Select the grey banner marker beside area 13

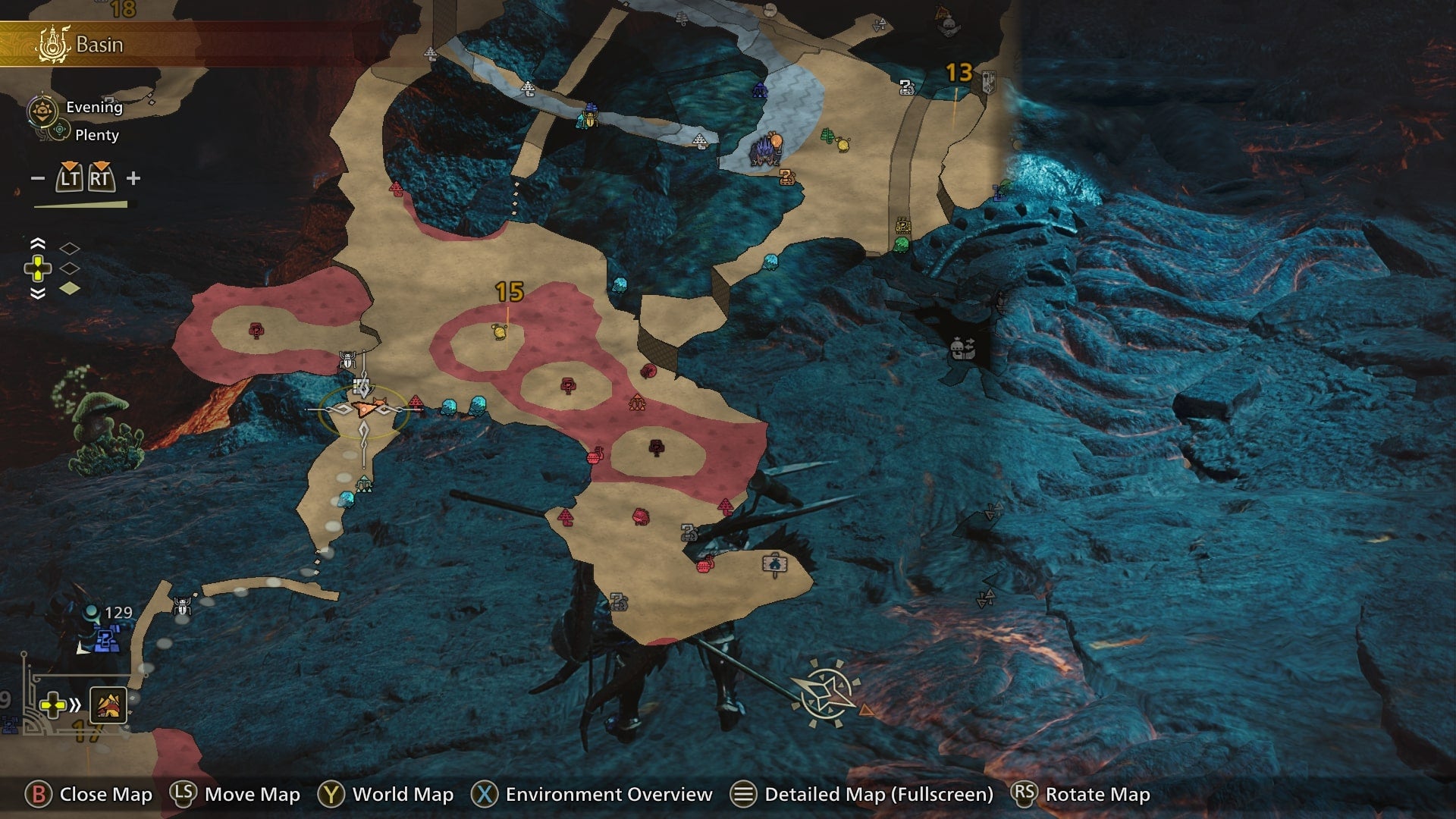click(x=988, y=82)
